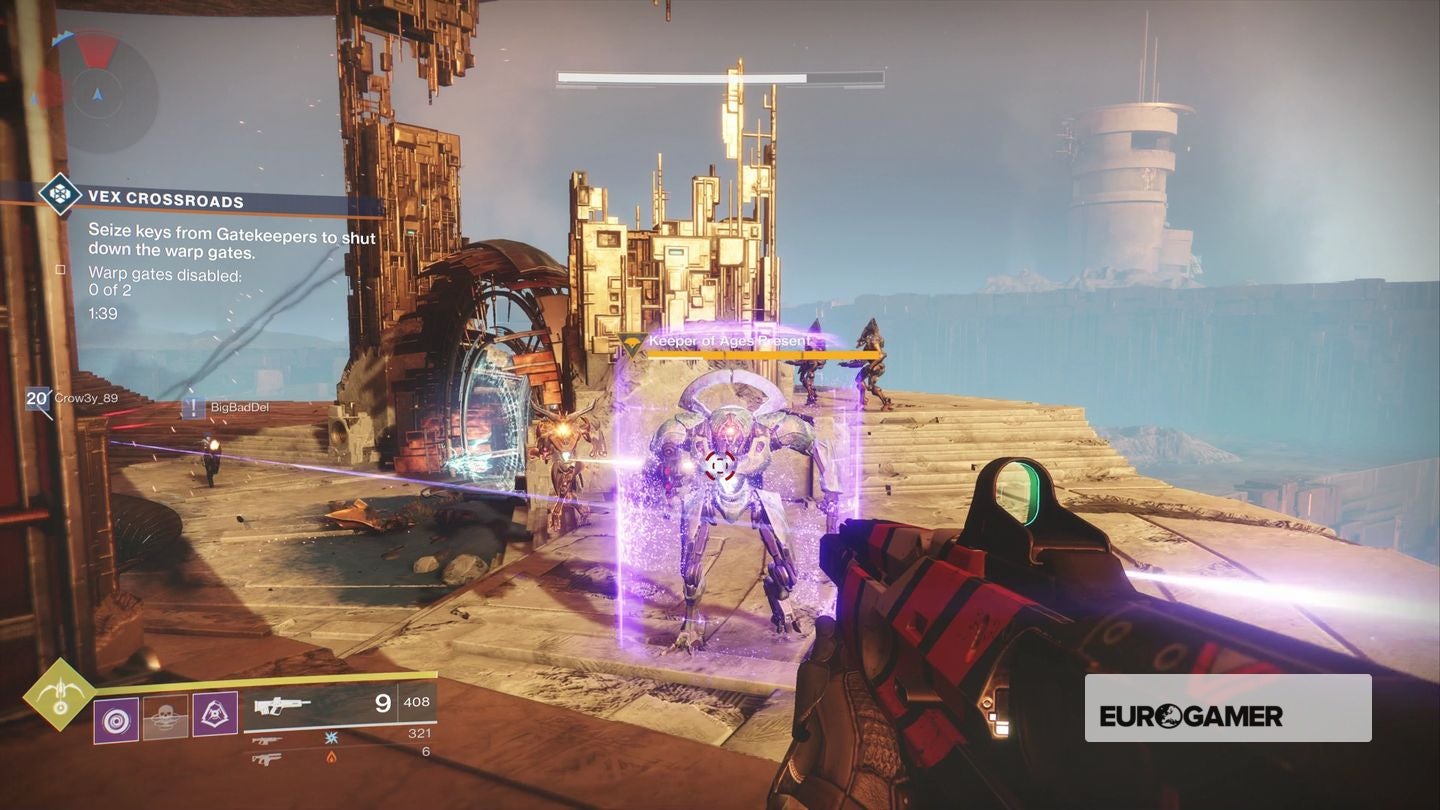Image resolution: width=1440 pixels, height=810 pixels.
Task: Click the orange solar flame symbol
Action: click(x=332, y=757)
